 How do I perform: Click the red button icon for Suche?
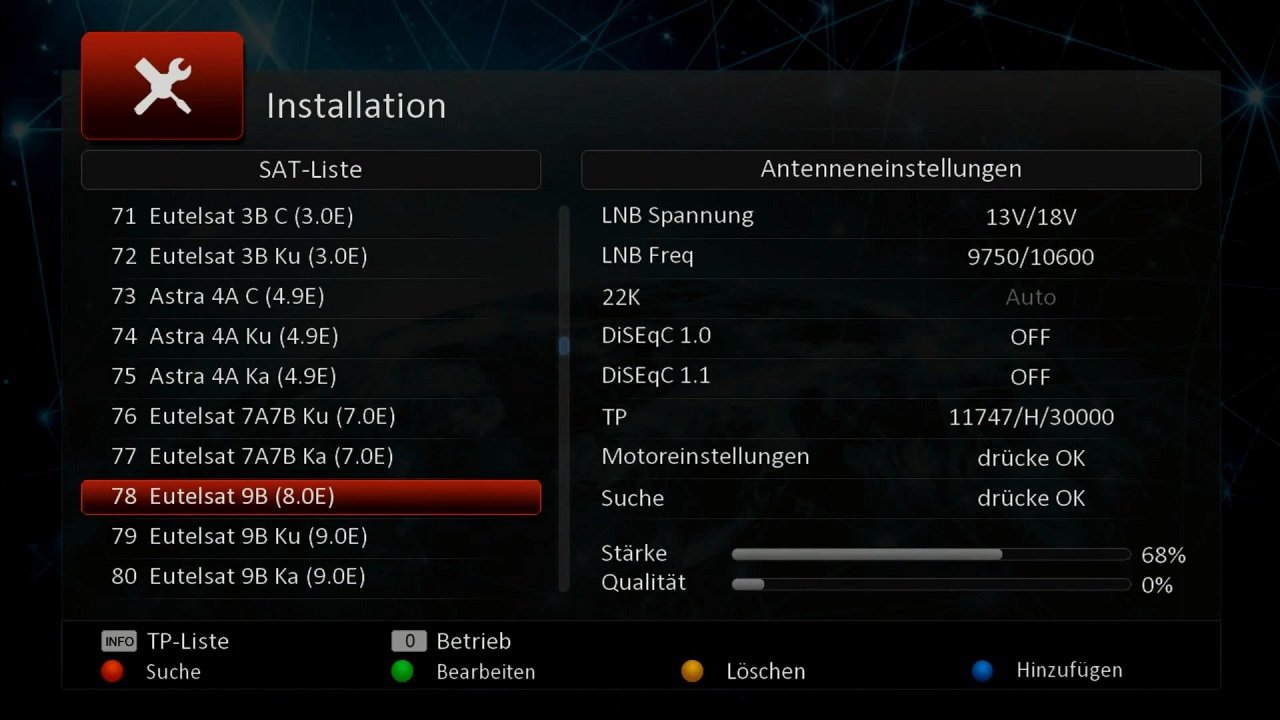112,672
